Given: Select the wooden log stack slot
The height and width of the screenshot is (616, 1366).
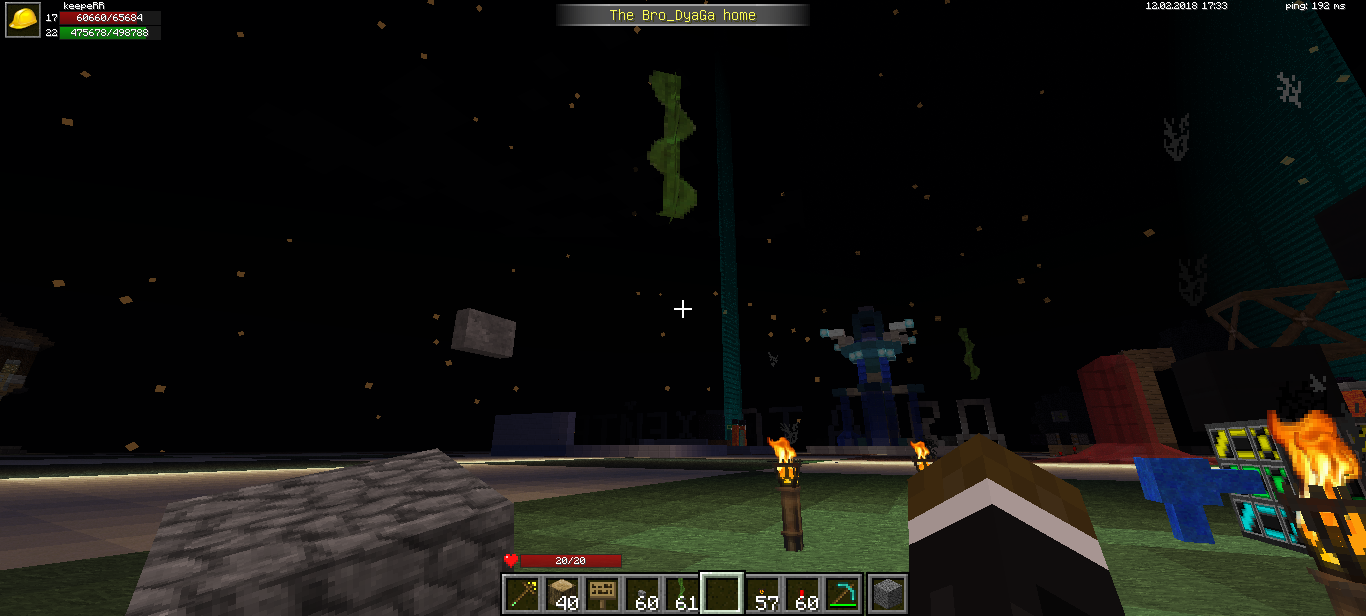Looking at the screenshot, I should click(x=562, y=594).
